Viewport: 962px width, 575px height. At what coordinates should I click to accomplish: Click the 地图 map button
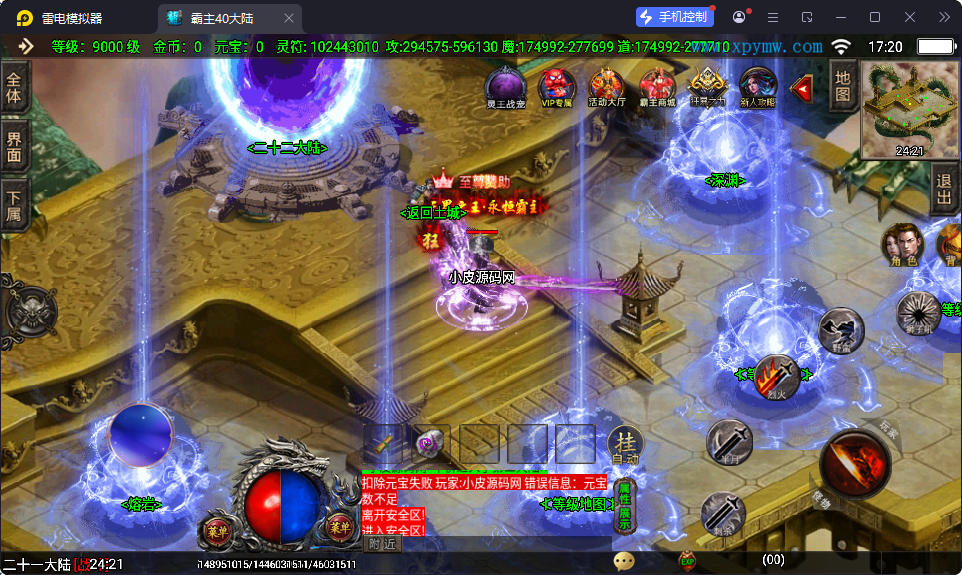point(842,86)
